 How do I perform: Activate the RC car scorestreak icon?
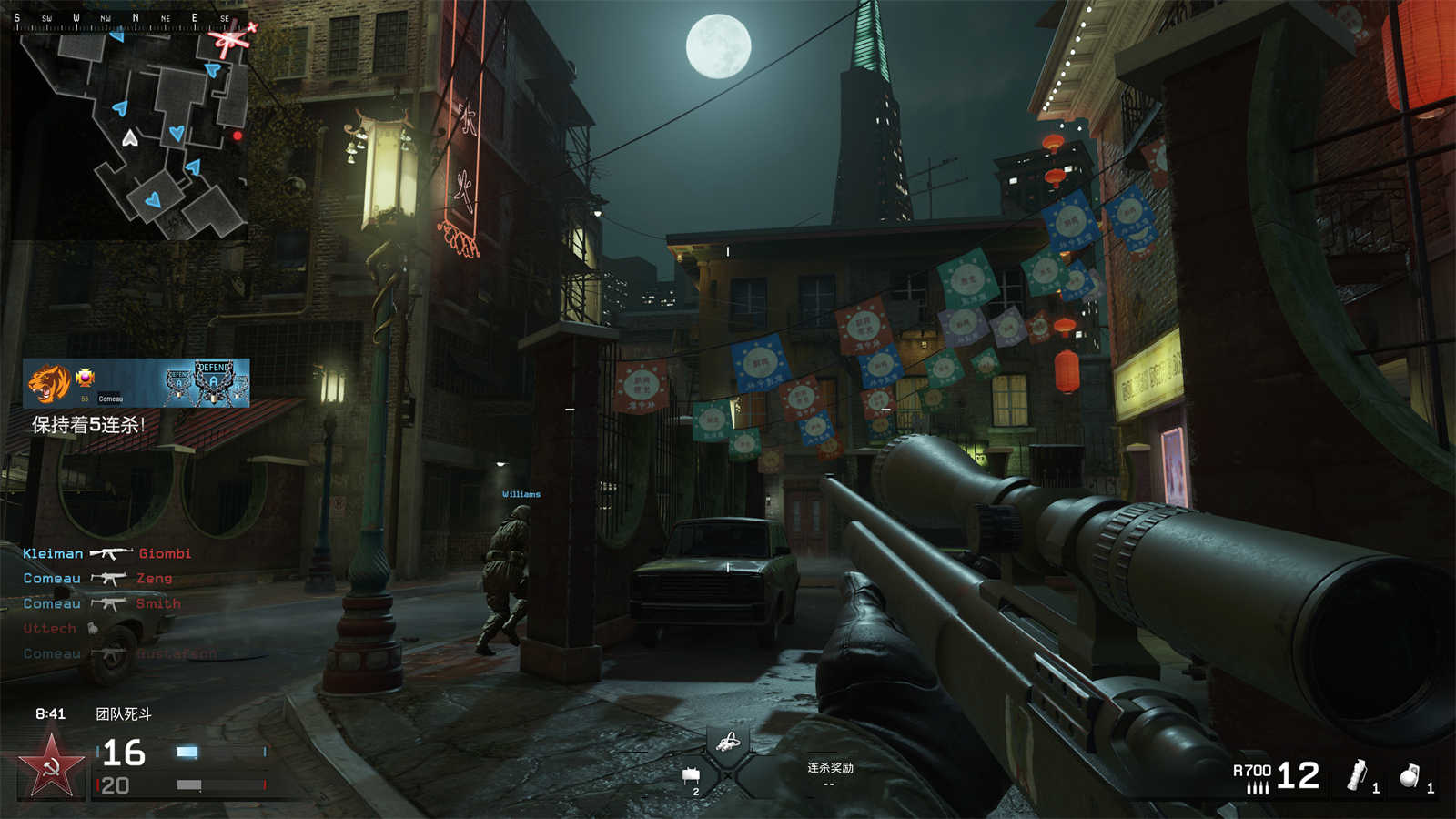click(x=726, y=743)
